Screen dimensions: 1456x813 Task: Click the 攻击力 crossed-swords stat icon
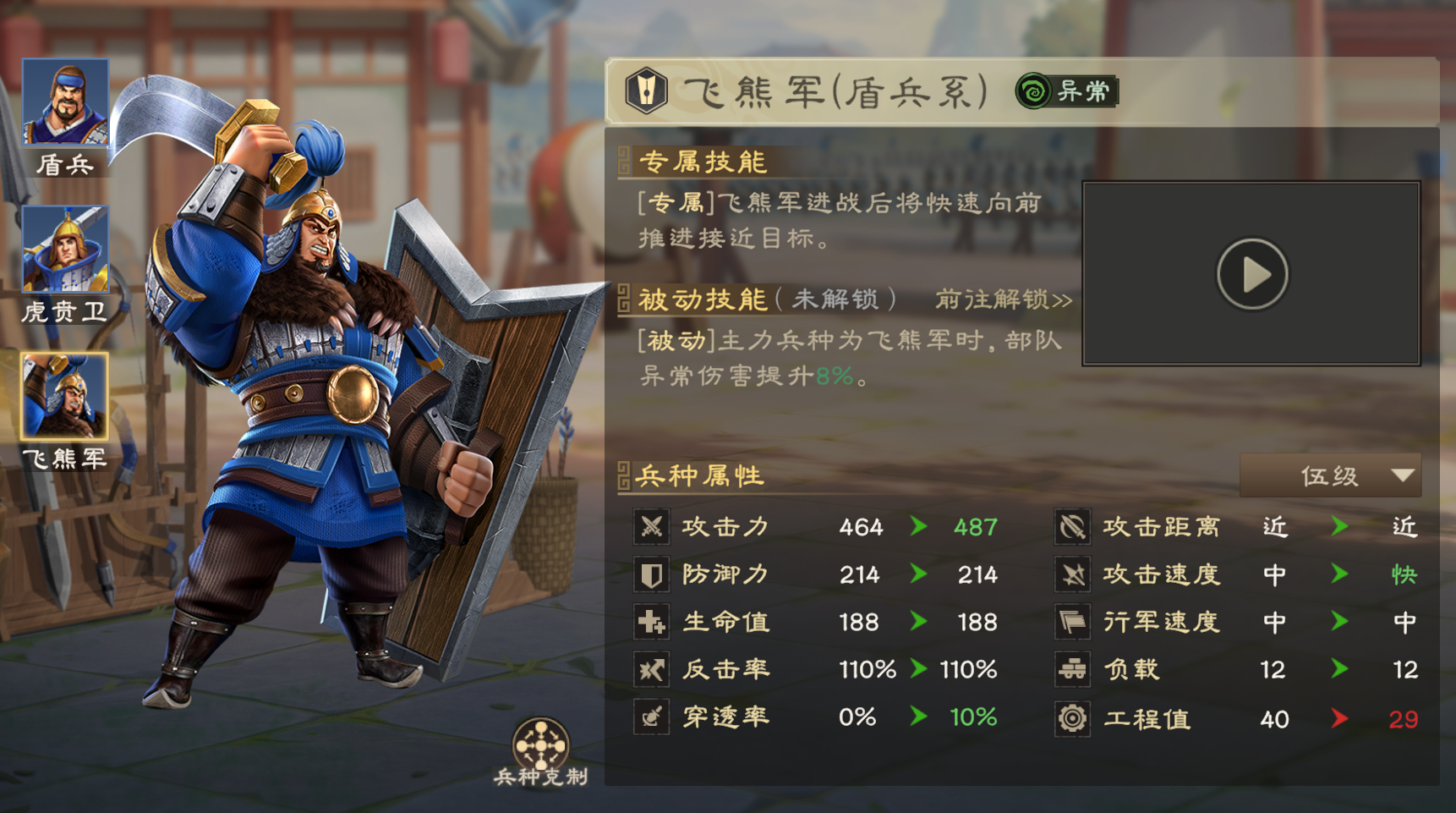coord(650,526)
